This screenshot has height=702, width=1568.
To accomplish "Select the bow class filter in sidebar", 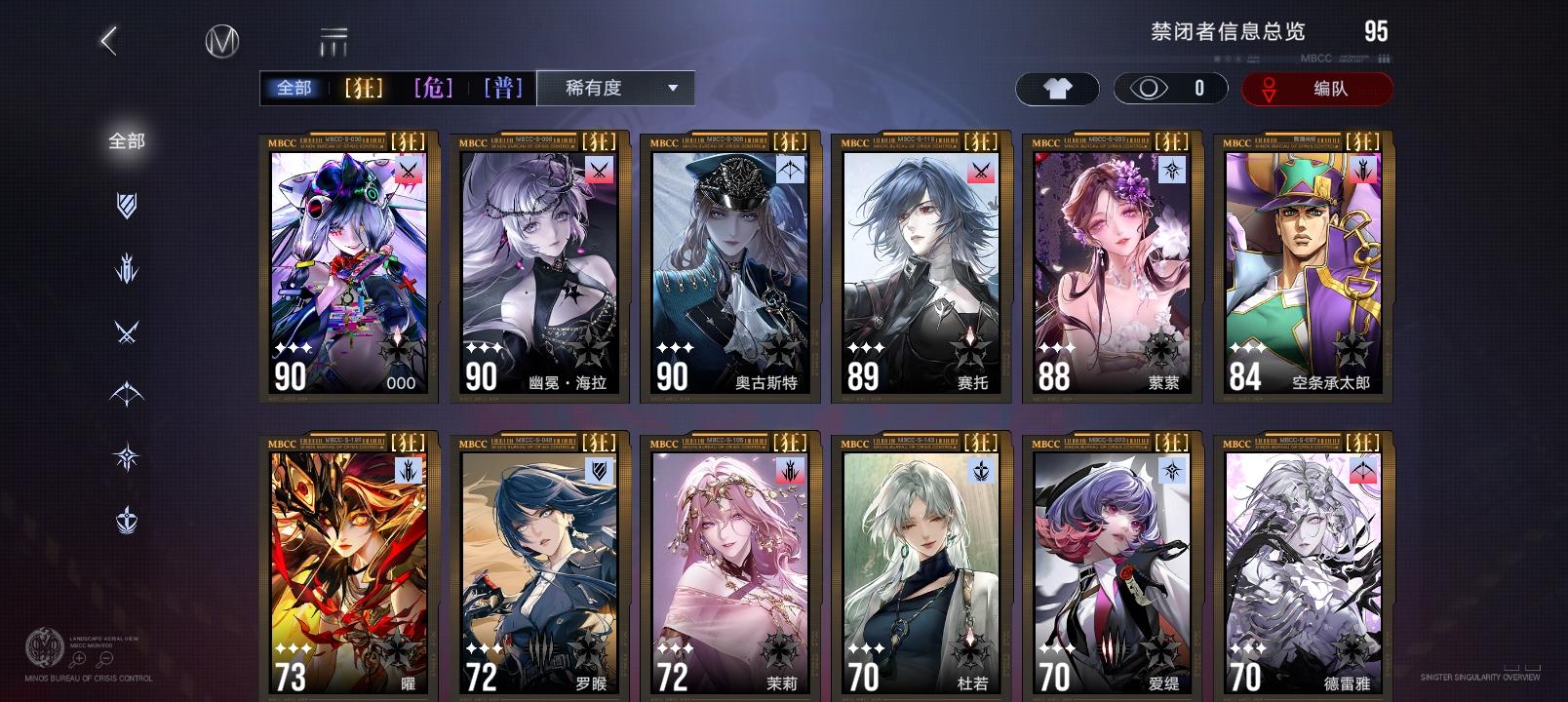I will point(127,390).
